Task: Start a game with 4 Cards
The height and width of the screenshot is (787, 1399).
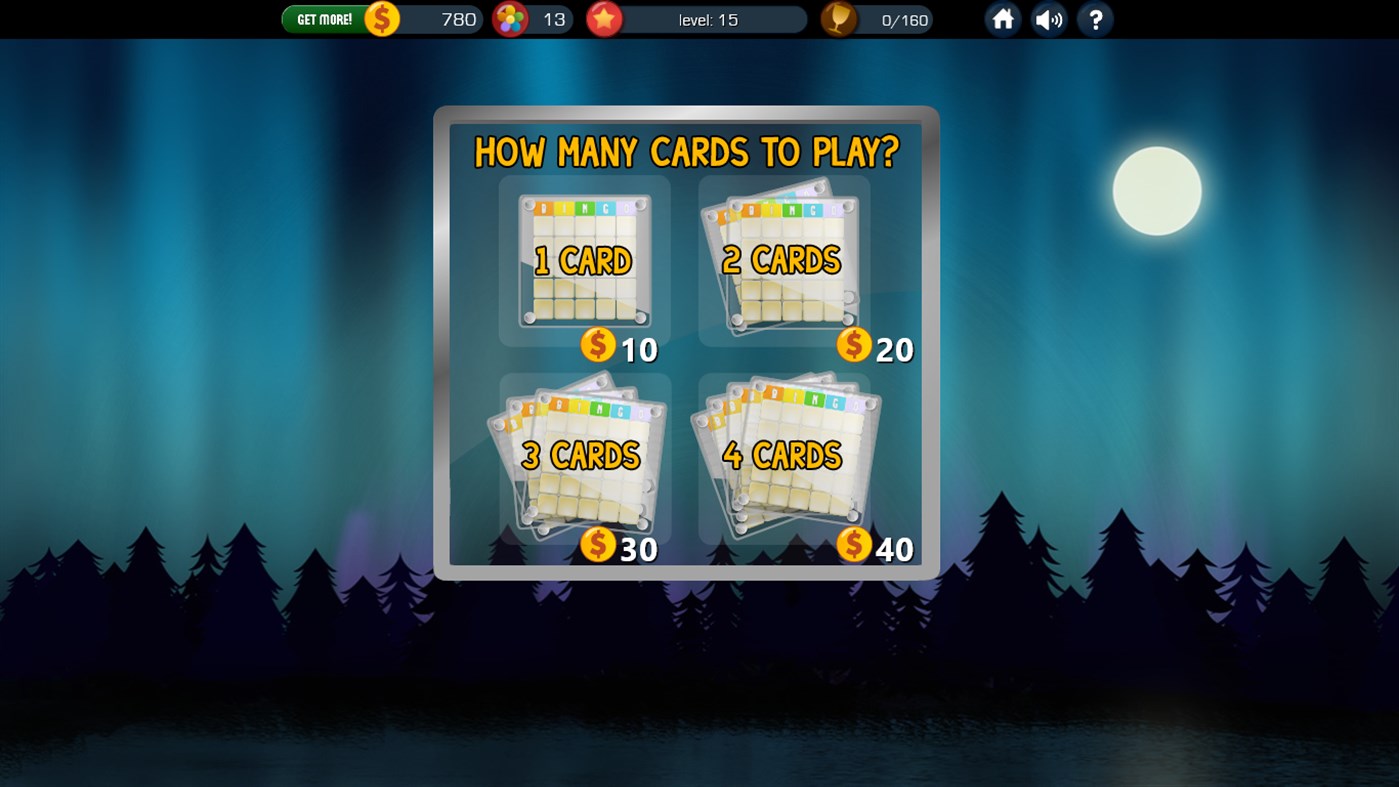Action: click(x=783, y=457)
